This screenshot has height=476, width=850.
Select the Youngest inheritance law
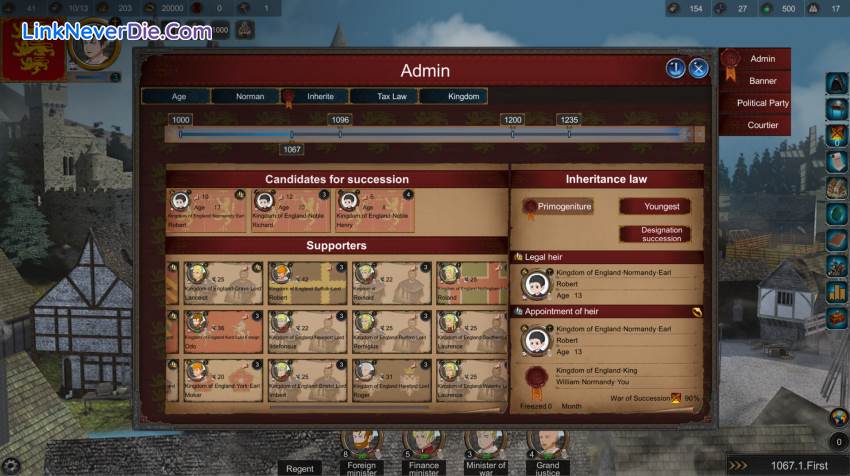[x=661, y=207]
